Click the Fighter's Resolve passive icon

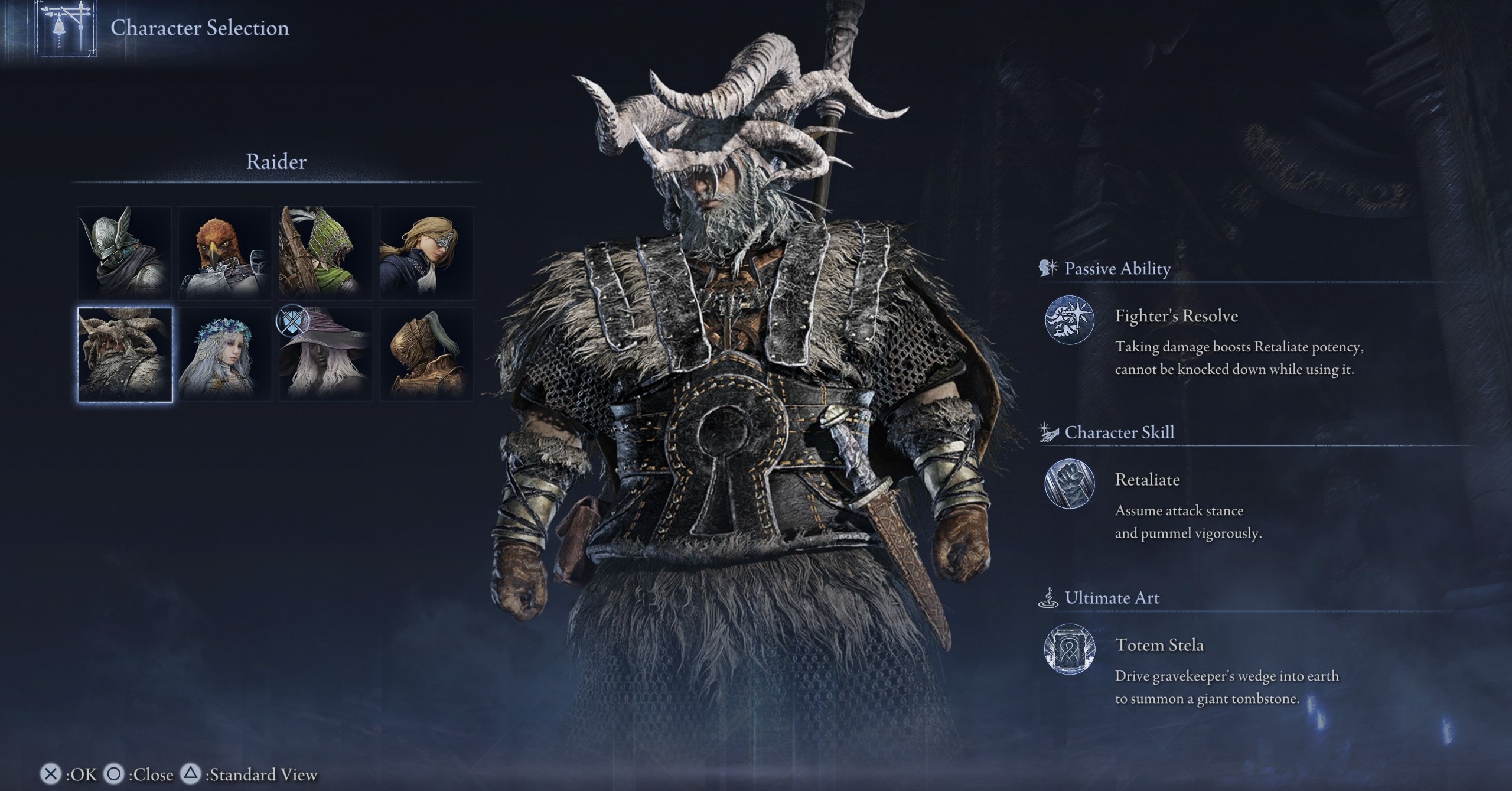(x=1070, y=320)
